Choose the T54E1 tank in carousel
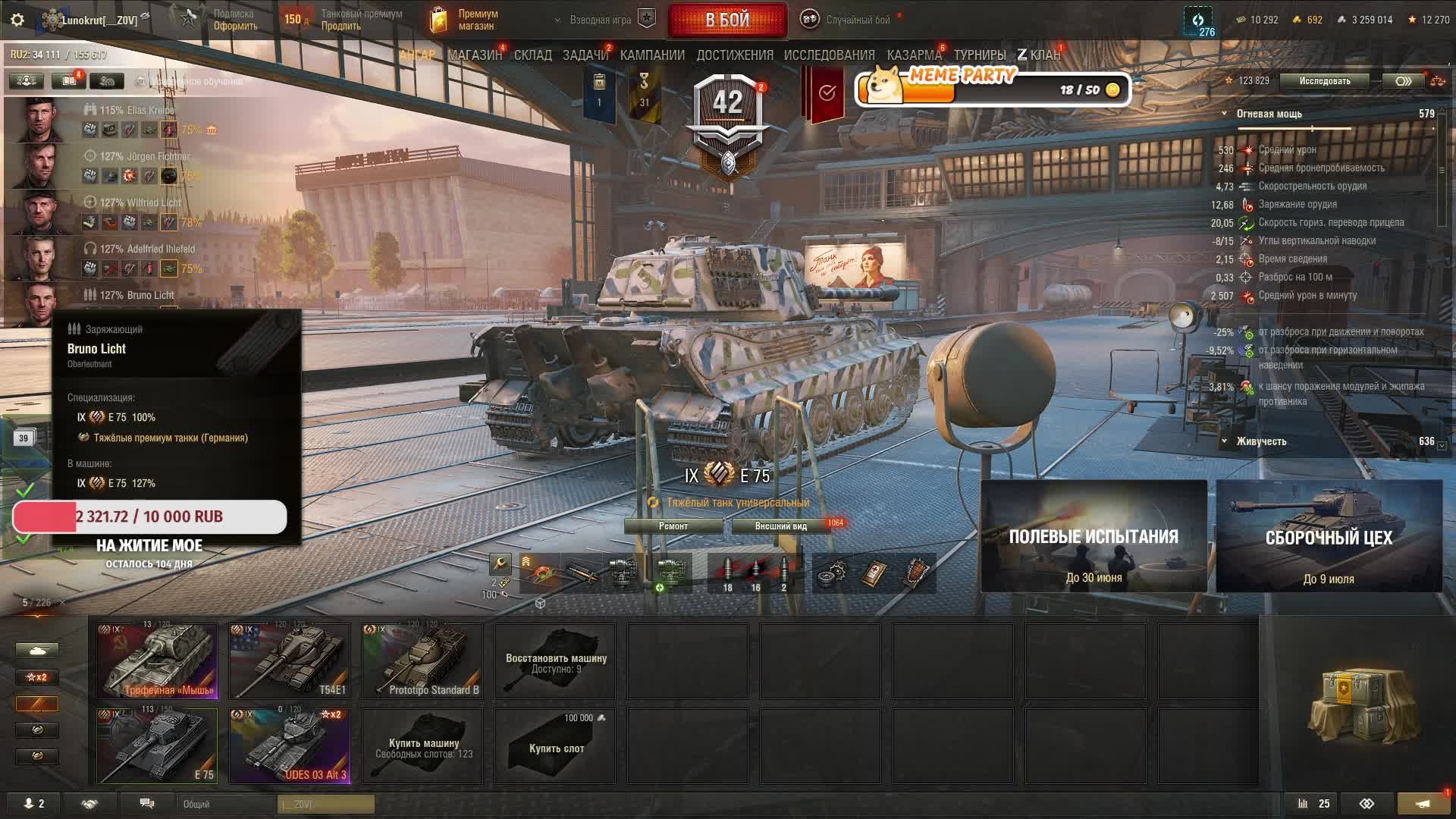The image size is (1456, 819). (290, 660)
